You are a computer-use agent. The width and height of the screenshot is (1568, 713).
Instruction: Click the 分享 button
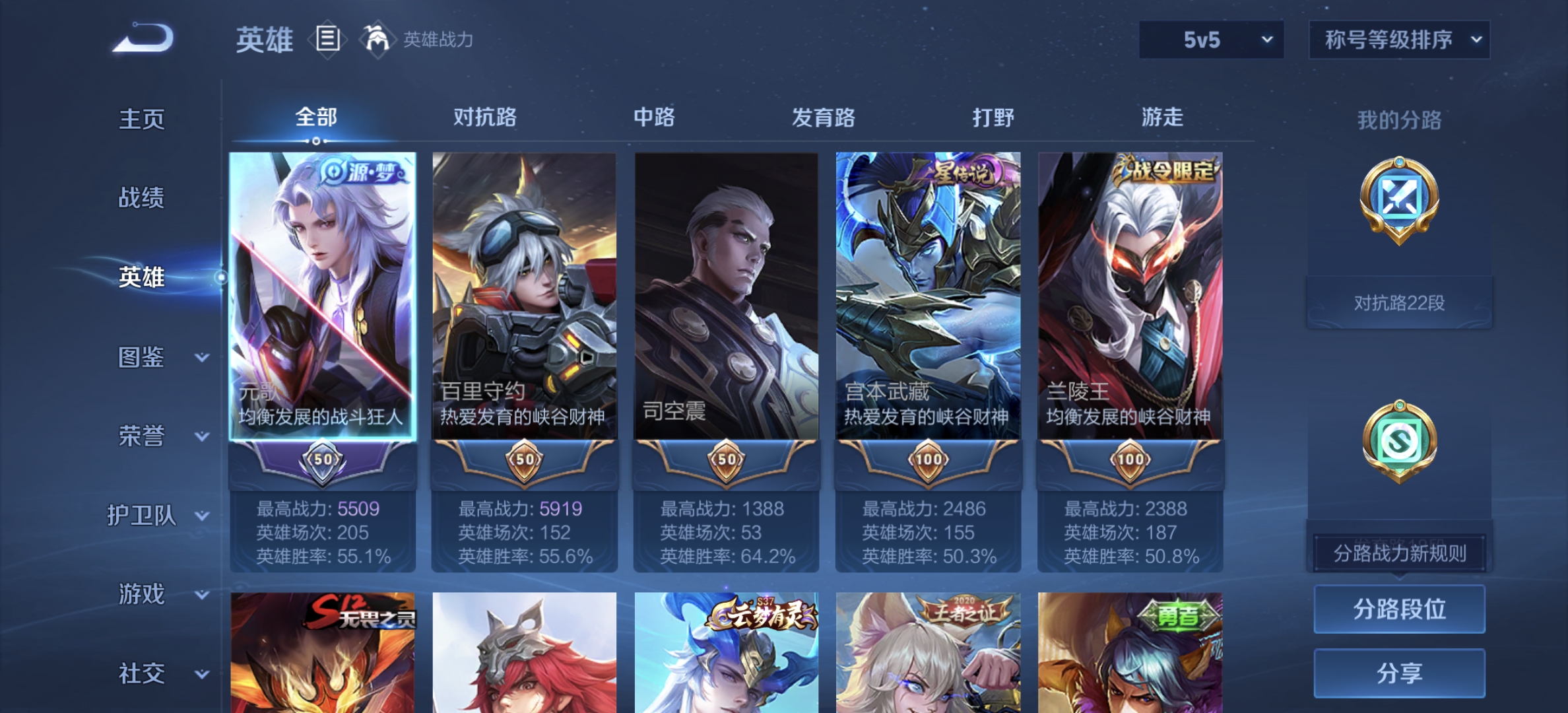[x=1399, y=672]
